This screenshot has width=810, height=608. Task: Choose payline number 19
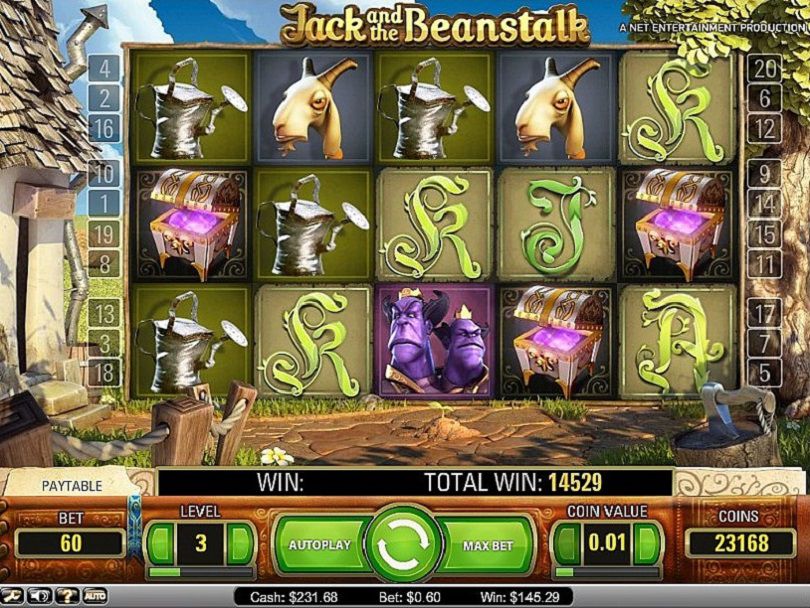pos(104,235)
